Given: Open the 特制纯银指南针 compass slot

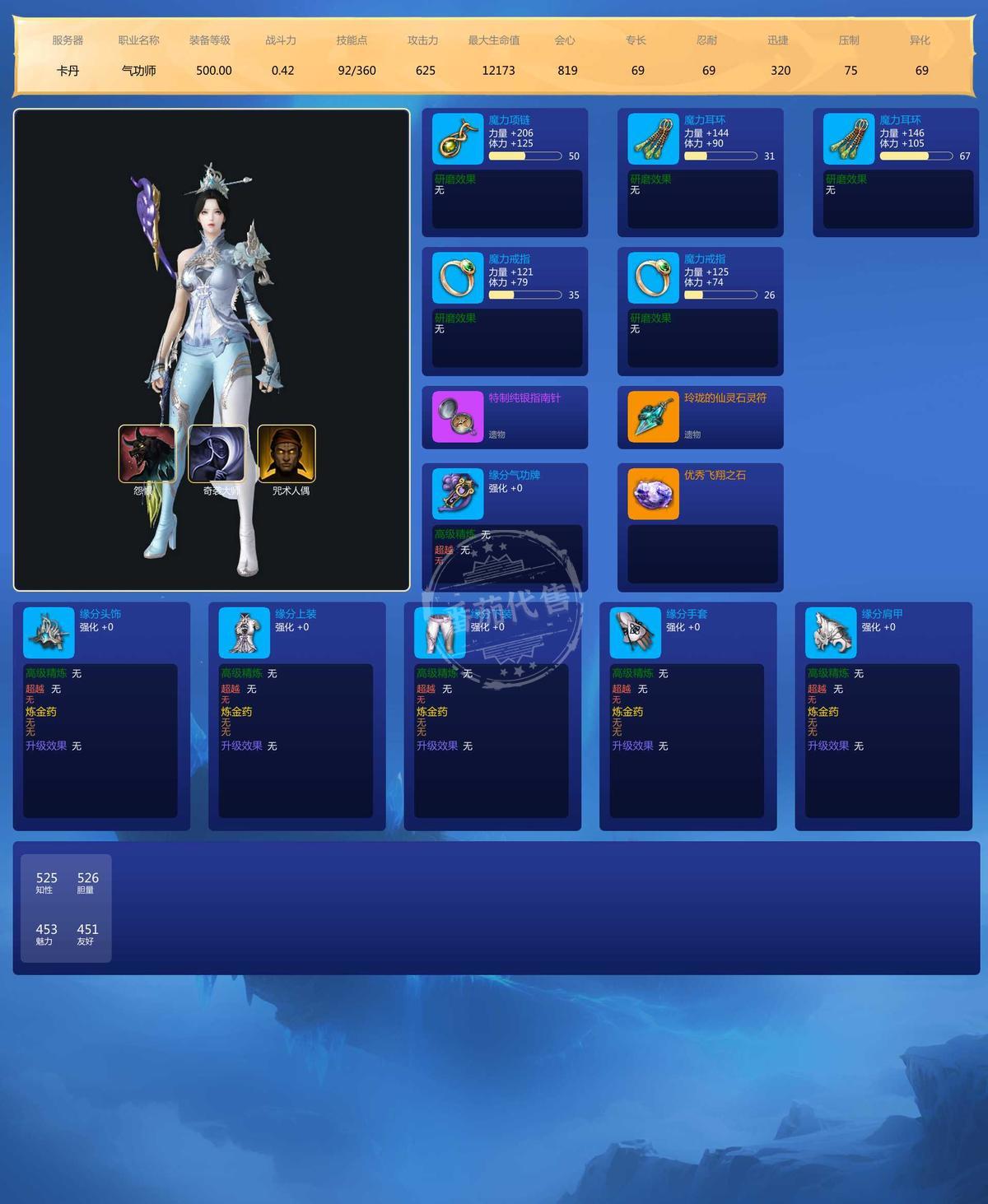Looking at the screenshot, I should (x=457, y=417).
